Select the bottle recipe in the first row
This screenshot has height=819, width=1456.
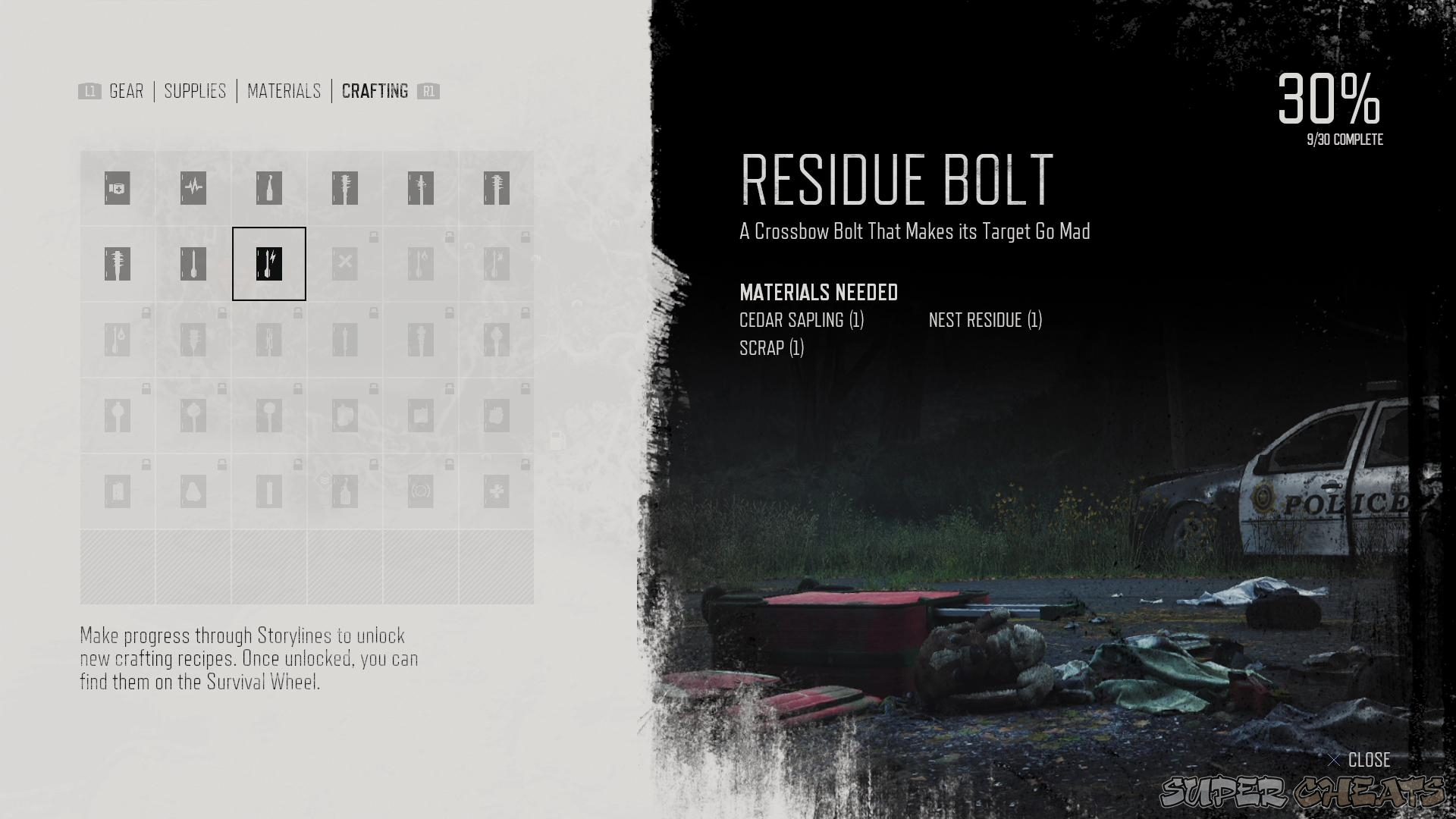click(268, 188)
